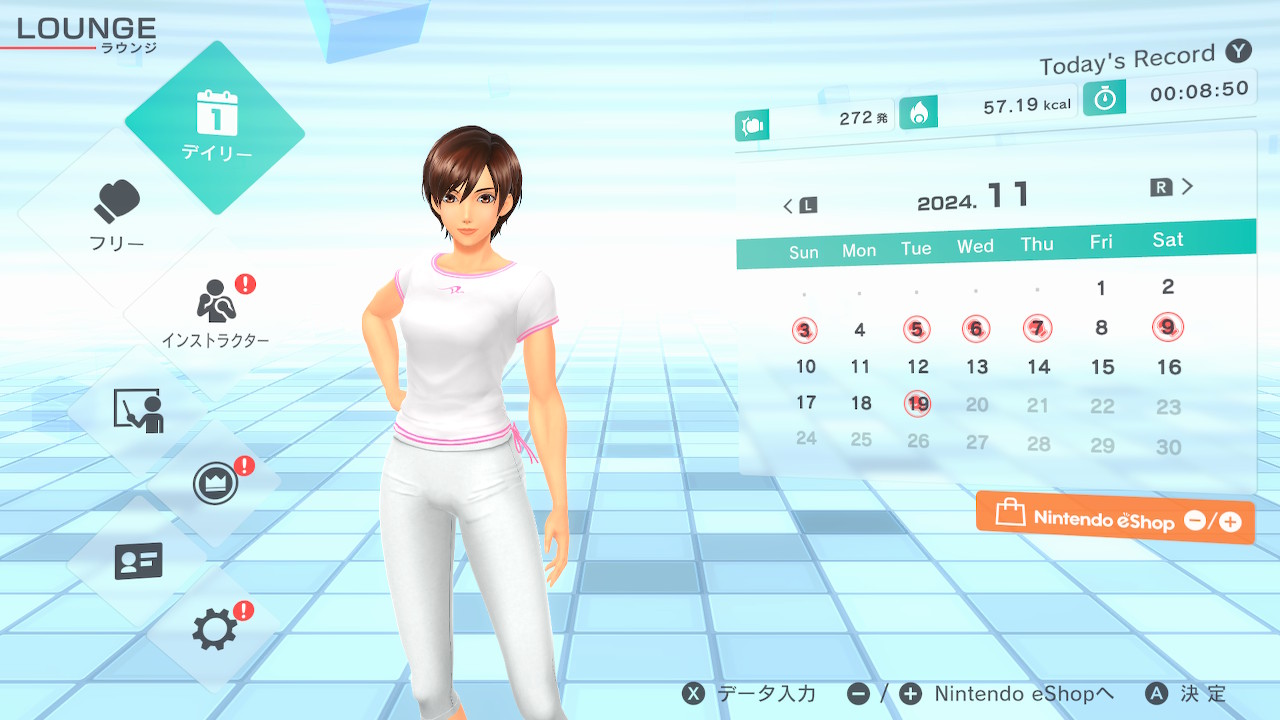Open the profile card menu icon
This screenshot has width=1280, height=720.
click(x=138, y=561)
